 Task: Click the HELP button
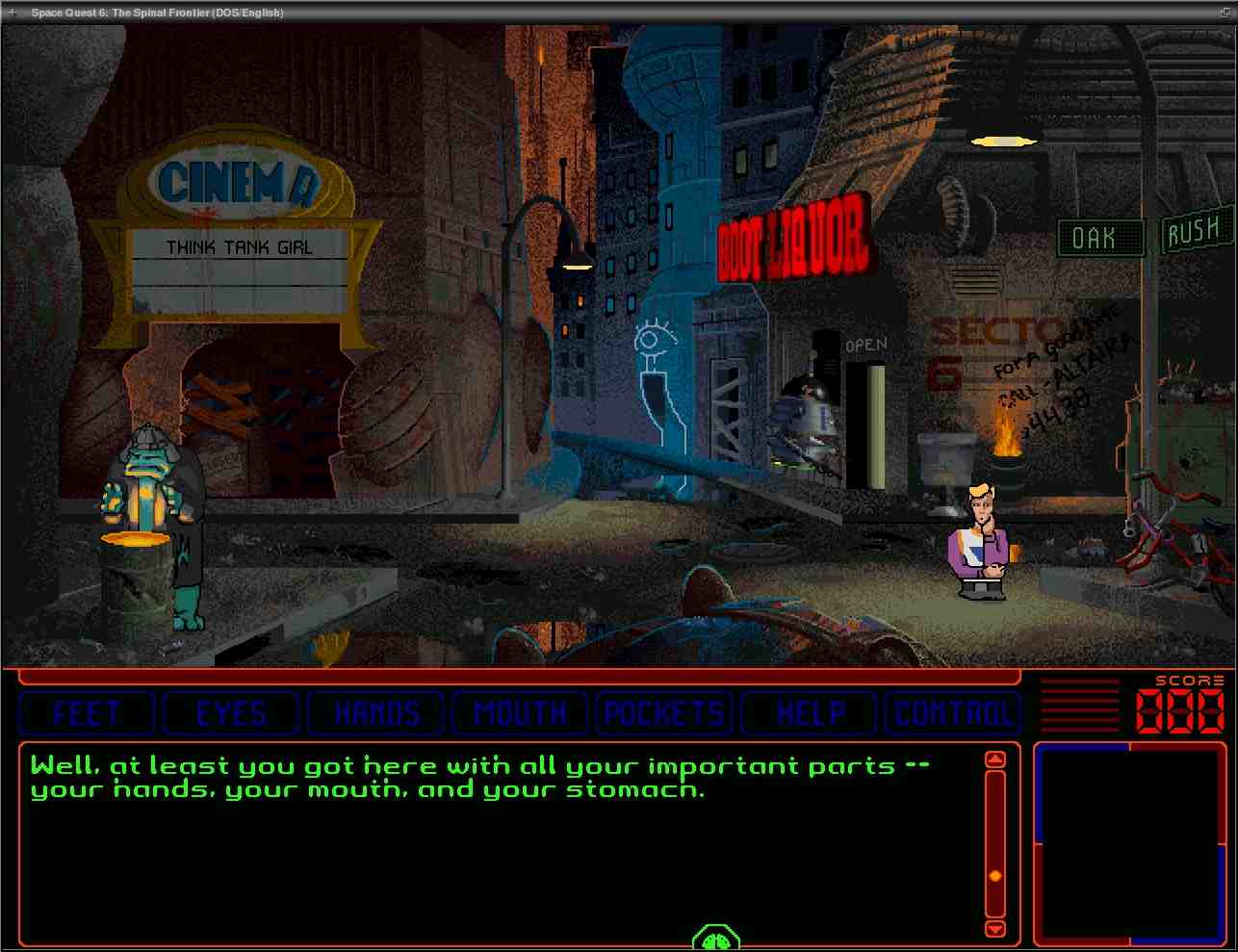click(809, 713)
